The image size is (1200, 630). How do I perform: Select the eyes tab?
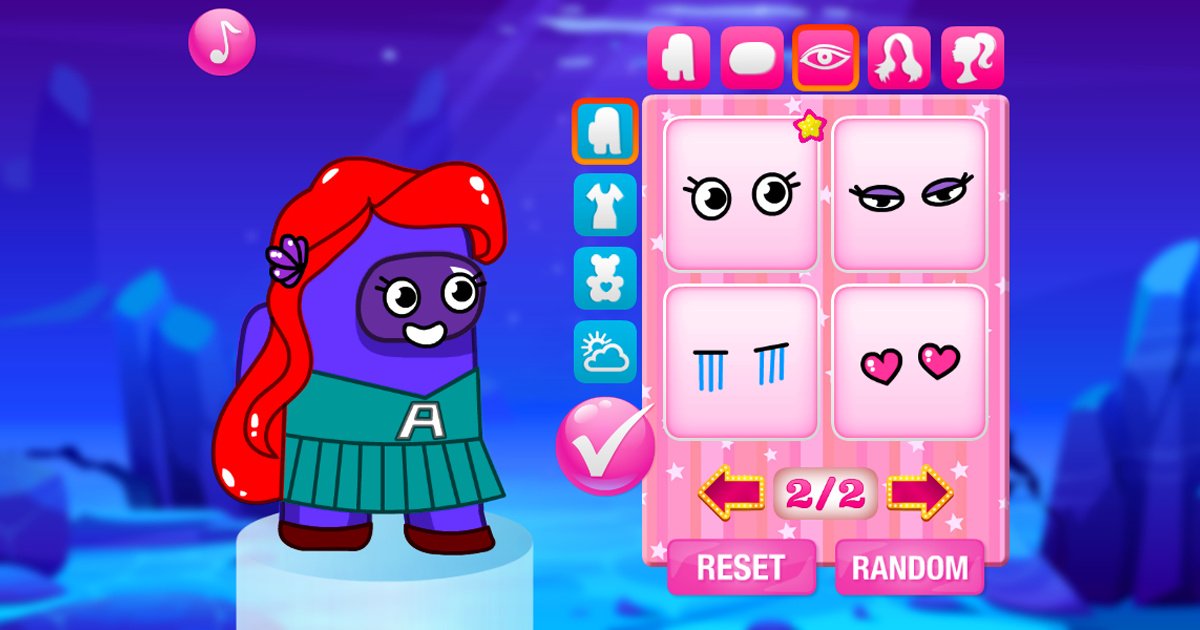tap(826, 58)
